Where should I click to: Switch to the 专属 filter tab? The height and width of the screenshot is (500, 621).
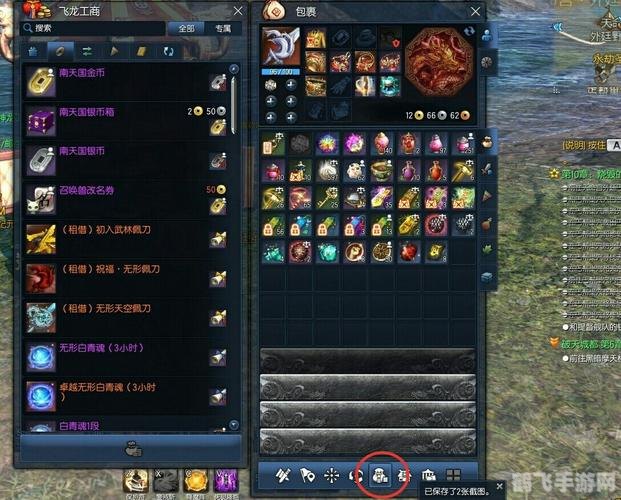(222, 28)
